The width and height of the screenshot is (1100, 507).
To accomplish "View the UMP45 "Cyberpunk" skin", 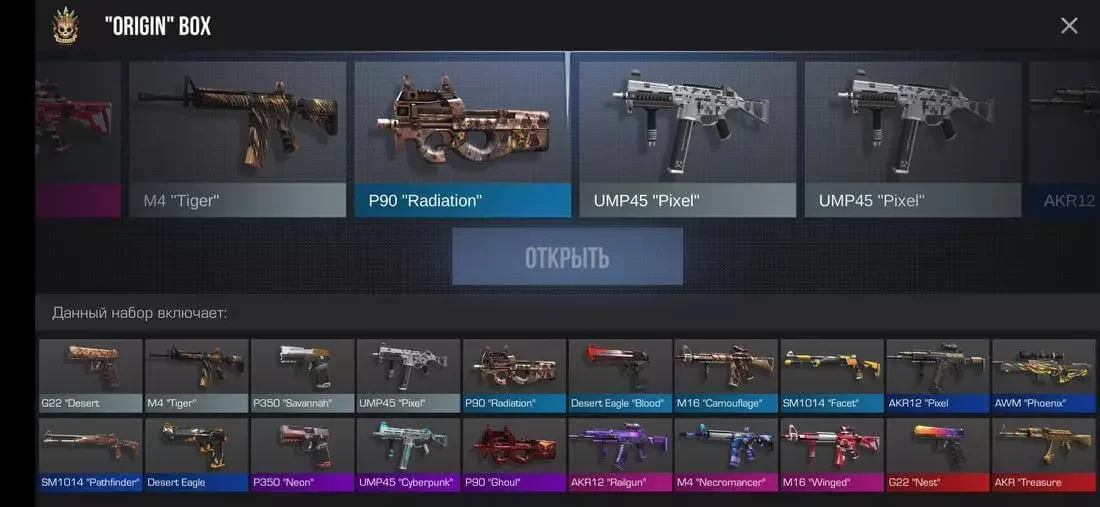I will pos(408,454).
